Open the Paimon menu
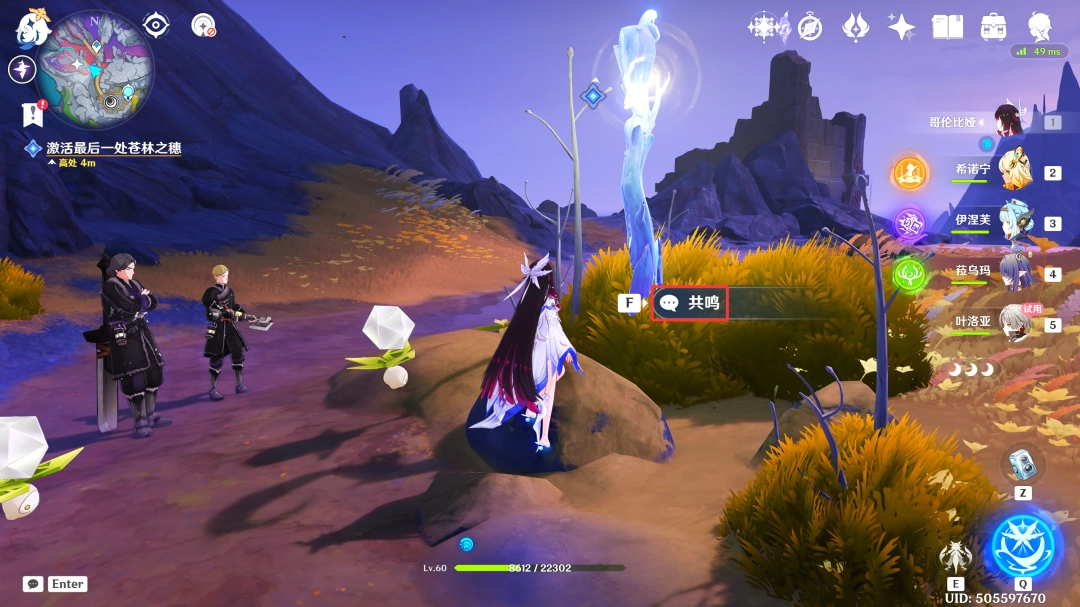Viewport: 1080px width, 607px height. [x=33, y=27]
